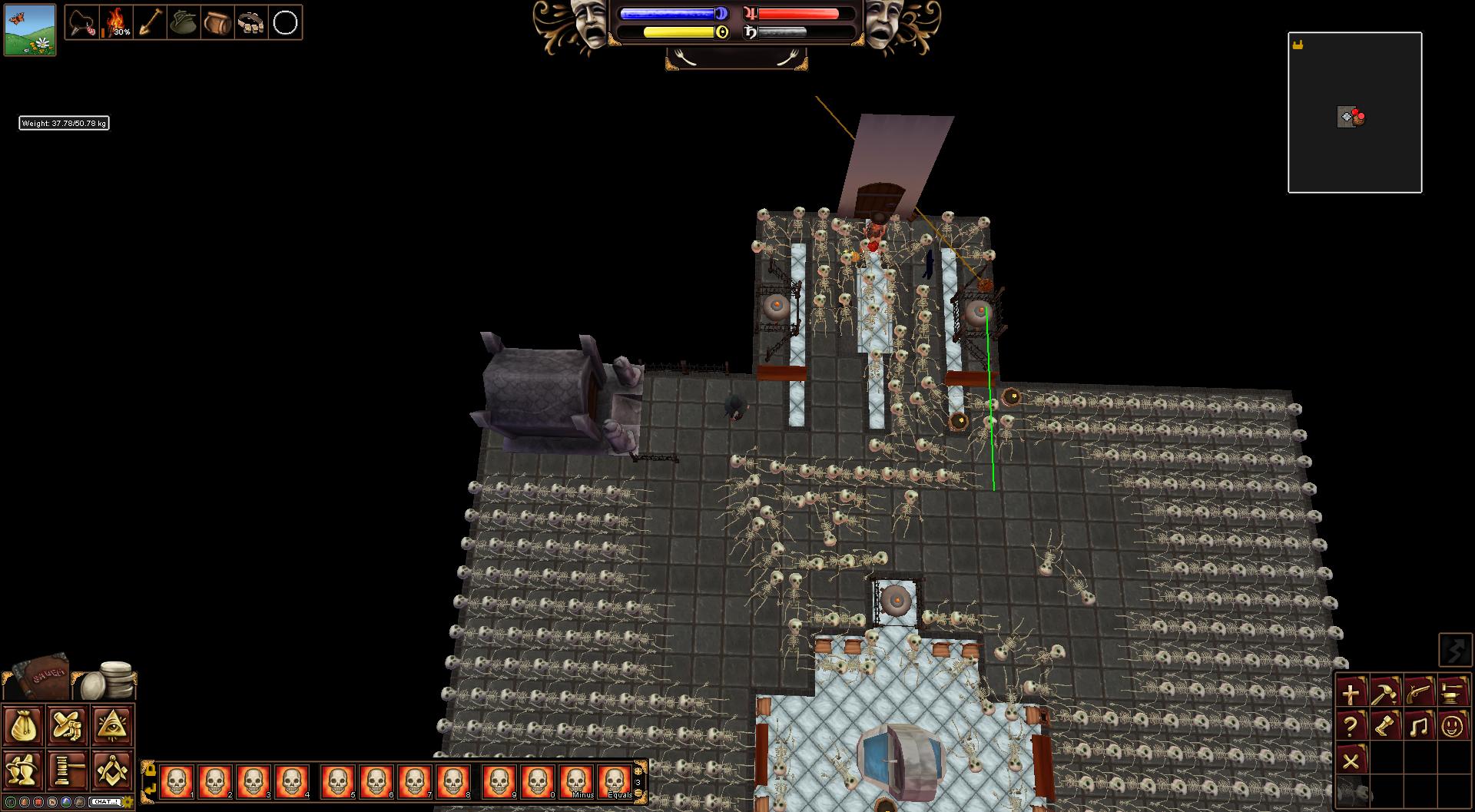Open the gavel button in the menu panel

pos(68,768)
